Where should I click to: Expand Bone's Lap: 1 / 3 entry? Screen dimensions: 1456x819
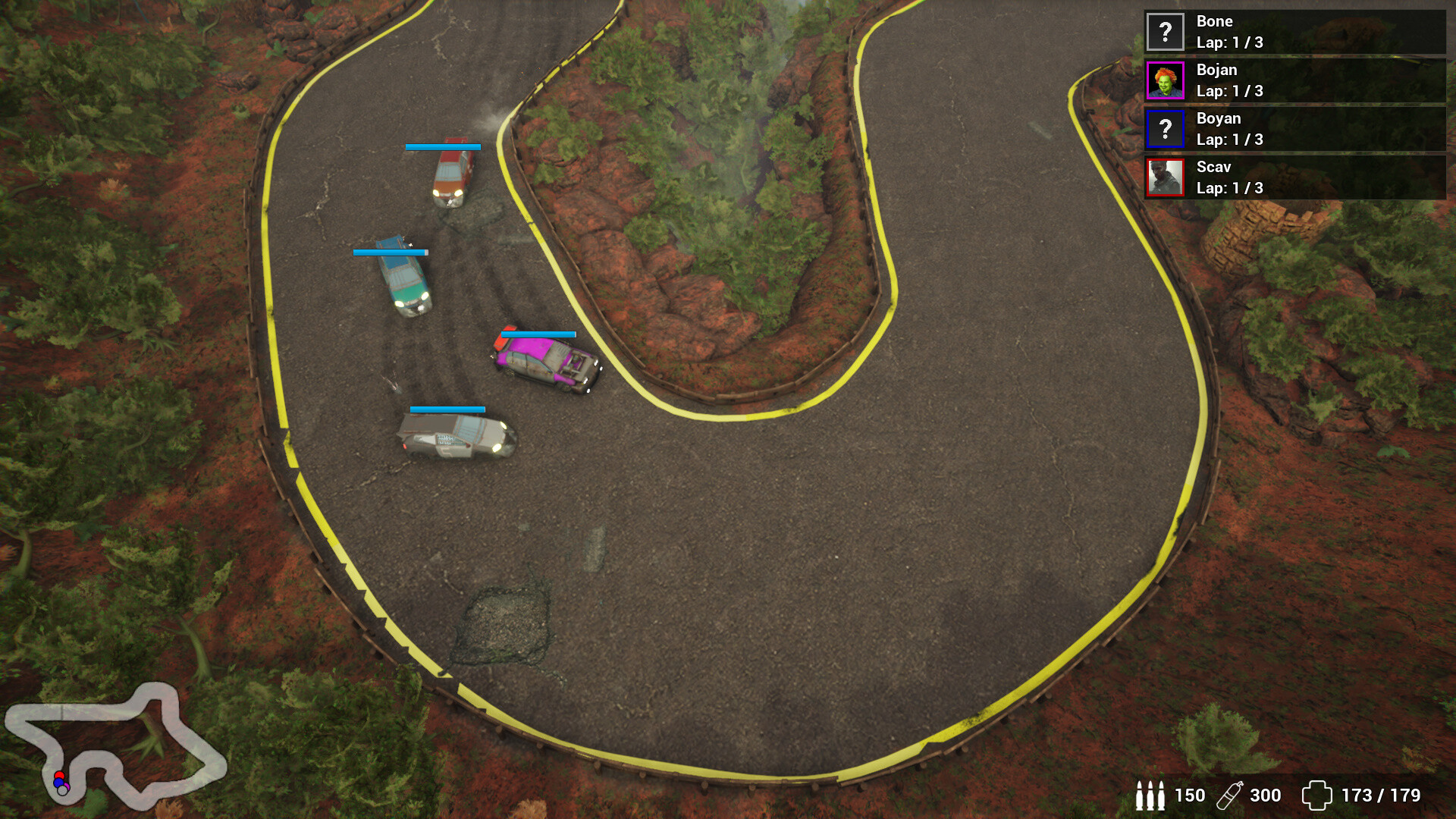[x=1228, y=43]
